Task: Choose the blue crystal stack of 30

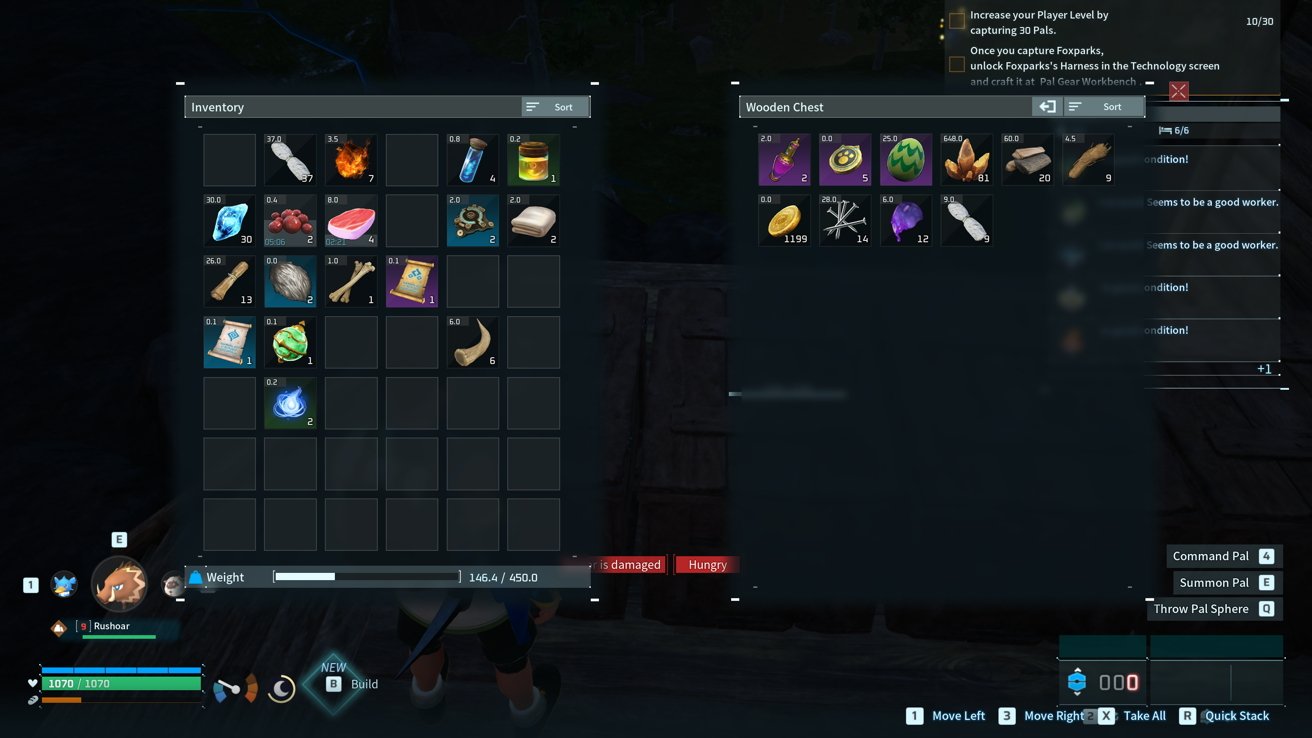Action: pyautogui.click(x=229, y=221)
